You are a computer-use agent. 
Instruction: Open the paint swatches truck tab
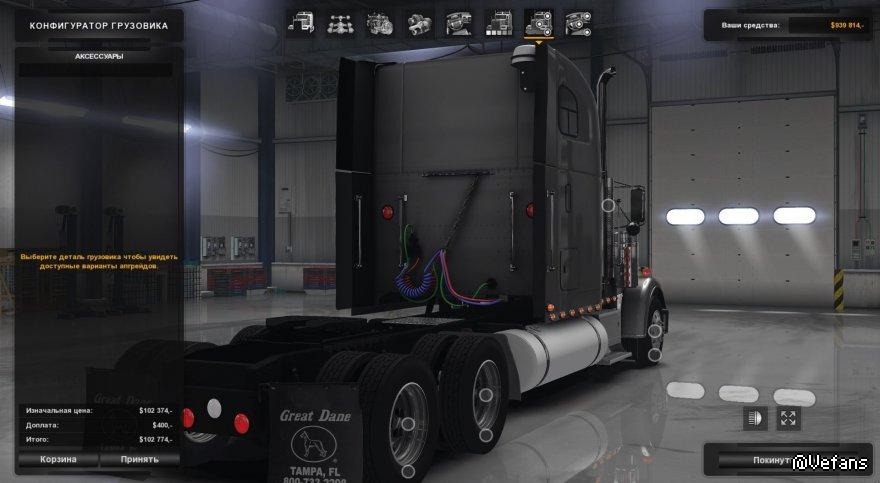pos(498,23)
